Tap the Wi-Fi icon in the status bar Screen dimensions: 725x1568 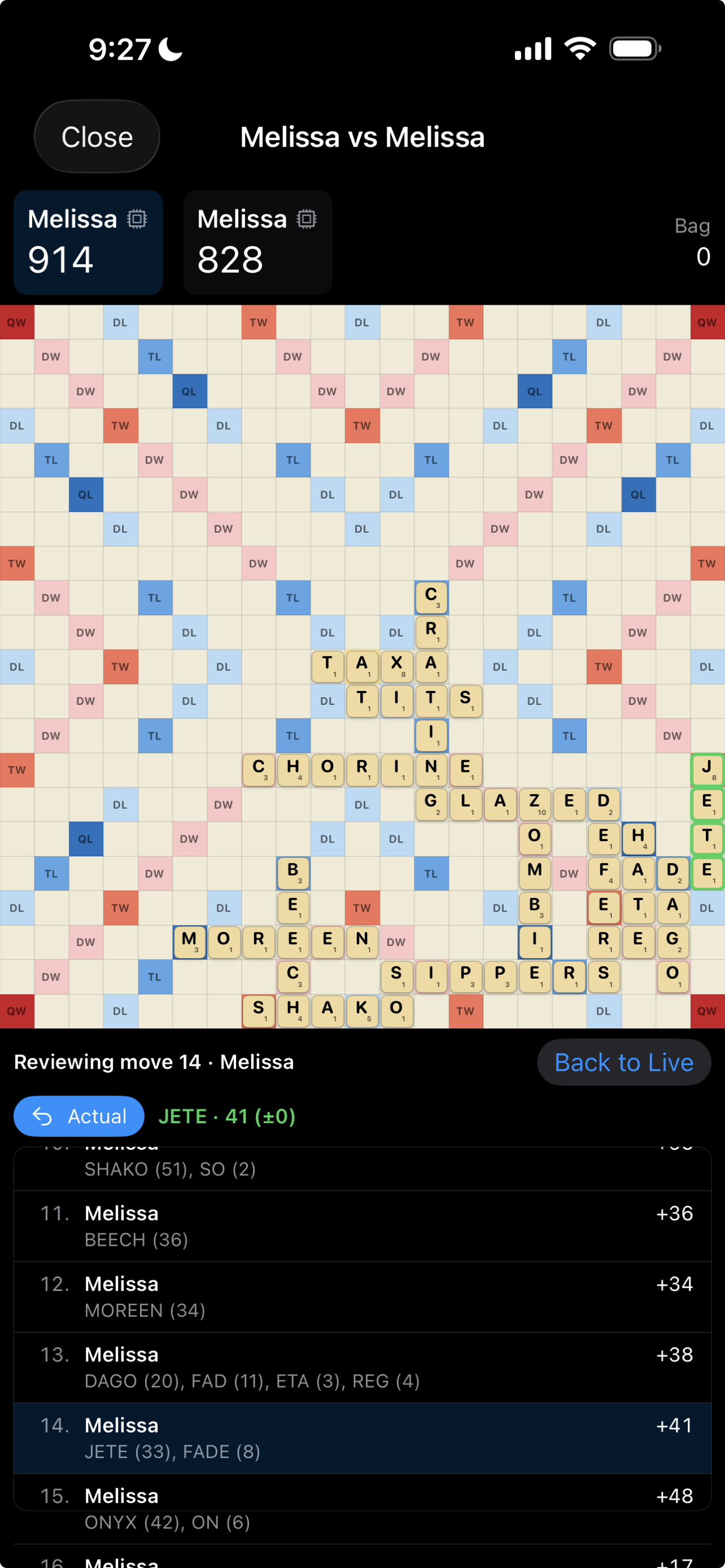[x=580, y=47]
